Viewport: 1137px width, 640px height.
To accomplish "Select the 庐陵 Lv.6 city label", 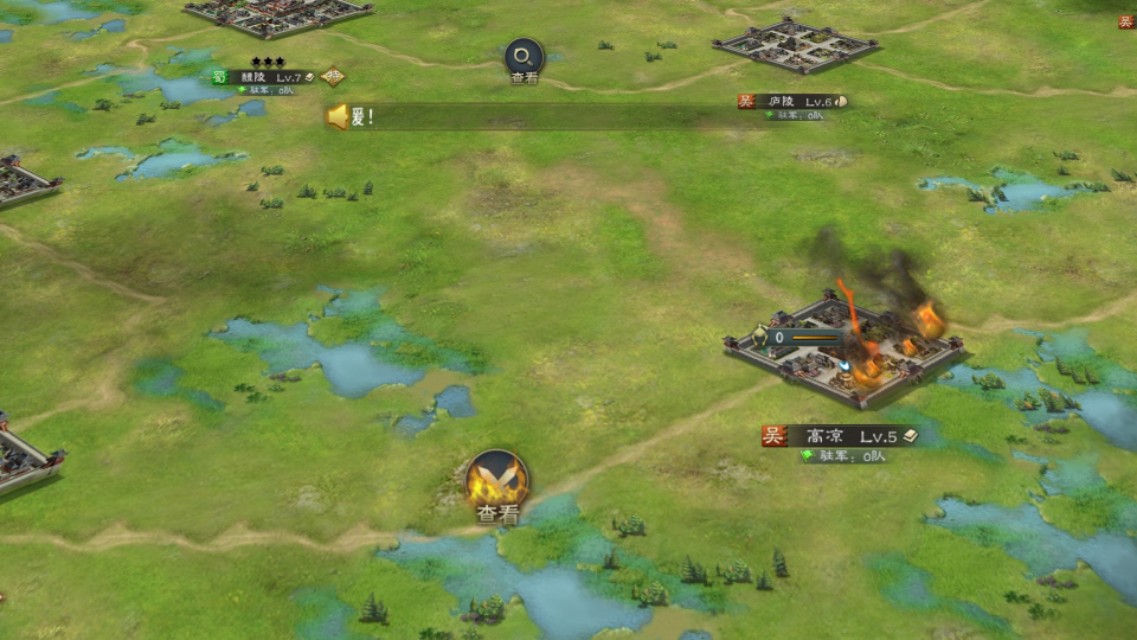I will pyautogui.click(x=793, y=101).
